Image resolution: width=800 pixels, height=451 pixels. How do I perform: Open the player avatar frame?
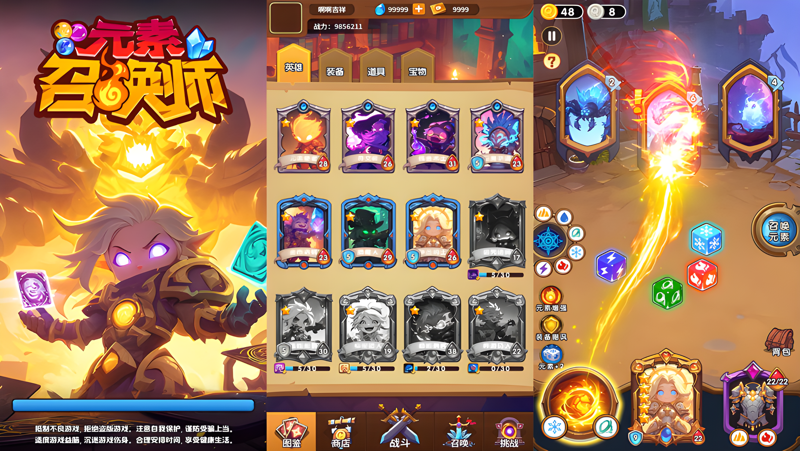point(286,17)
